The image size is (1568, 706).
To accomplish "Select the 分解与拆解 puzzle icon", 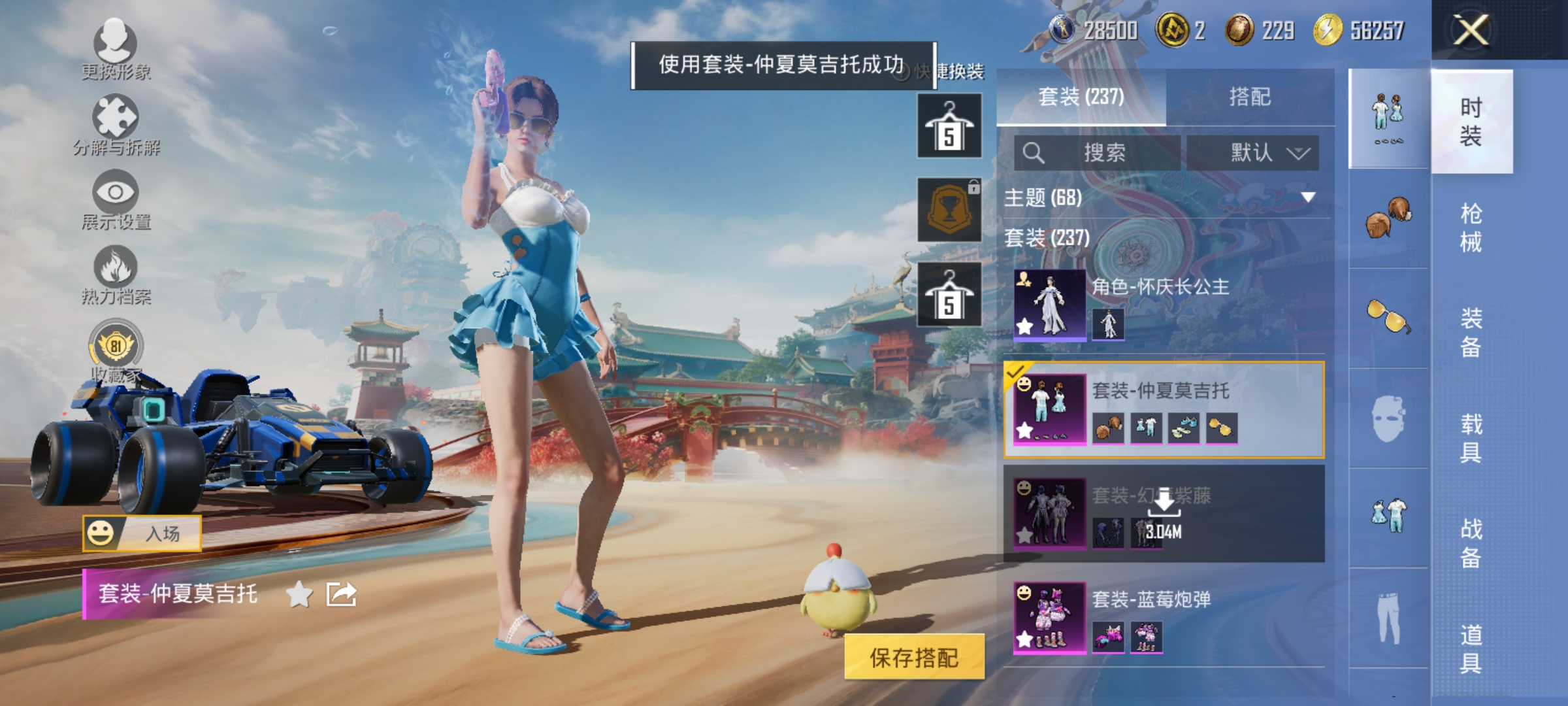I will point(115,115).
